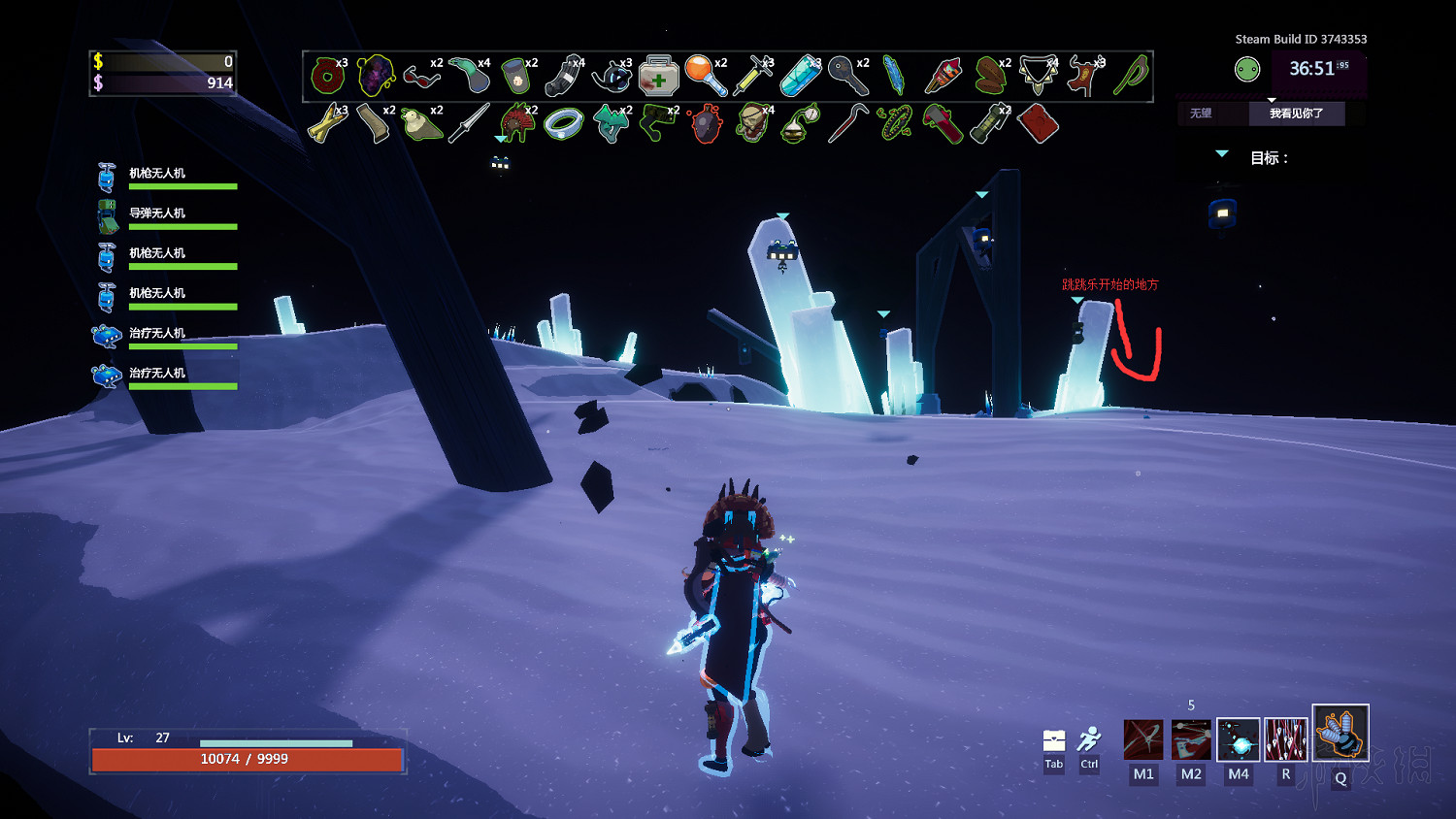Click the teal mushroom item icon
The image size is (1456, 819).
point(611,124)
